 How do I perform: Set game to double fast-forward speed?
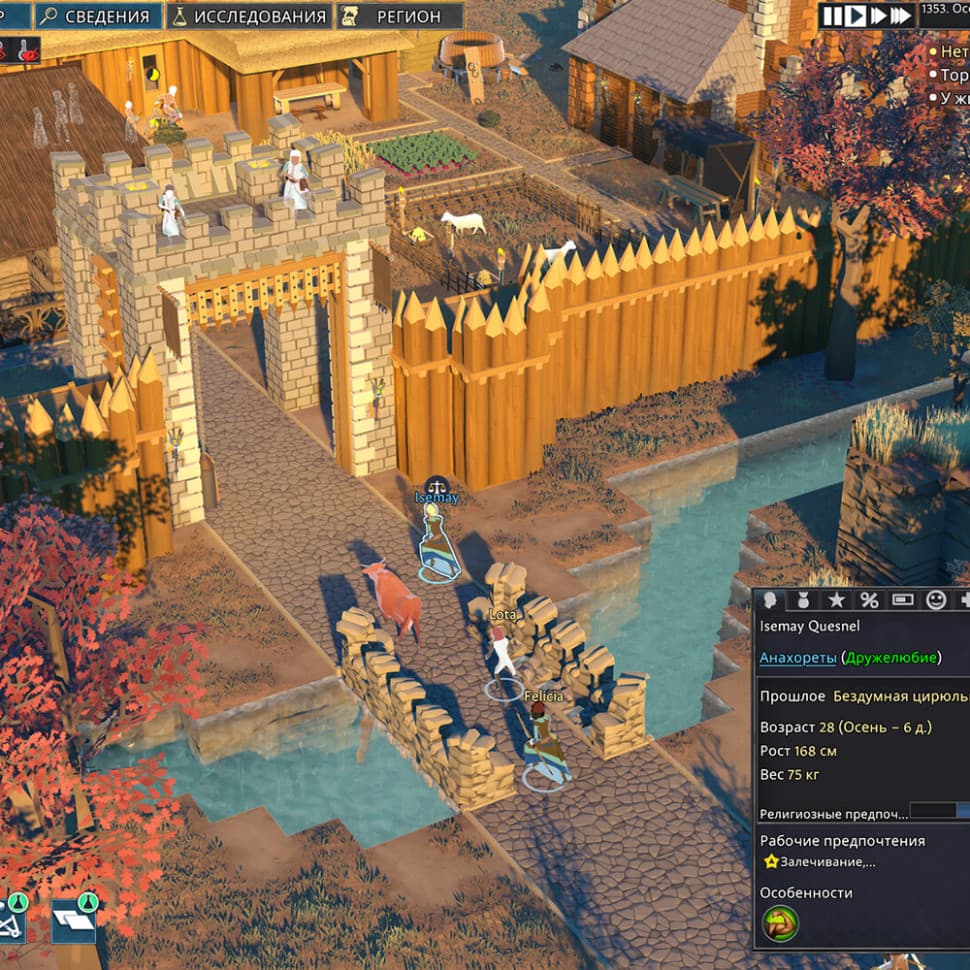(x=878, y=15)
